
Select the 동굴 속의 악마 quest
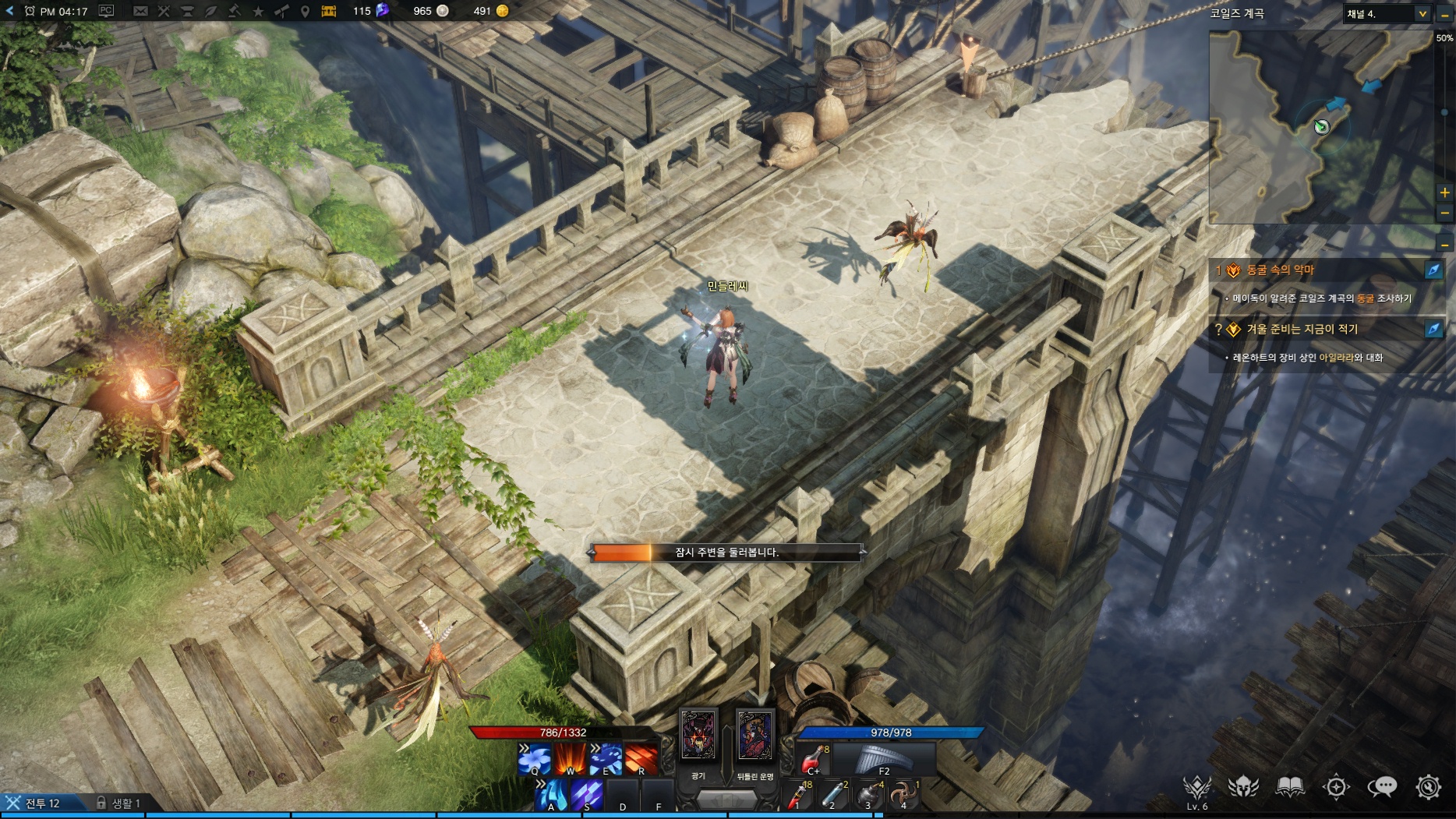(x=1280, y=270)
